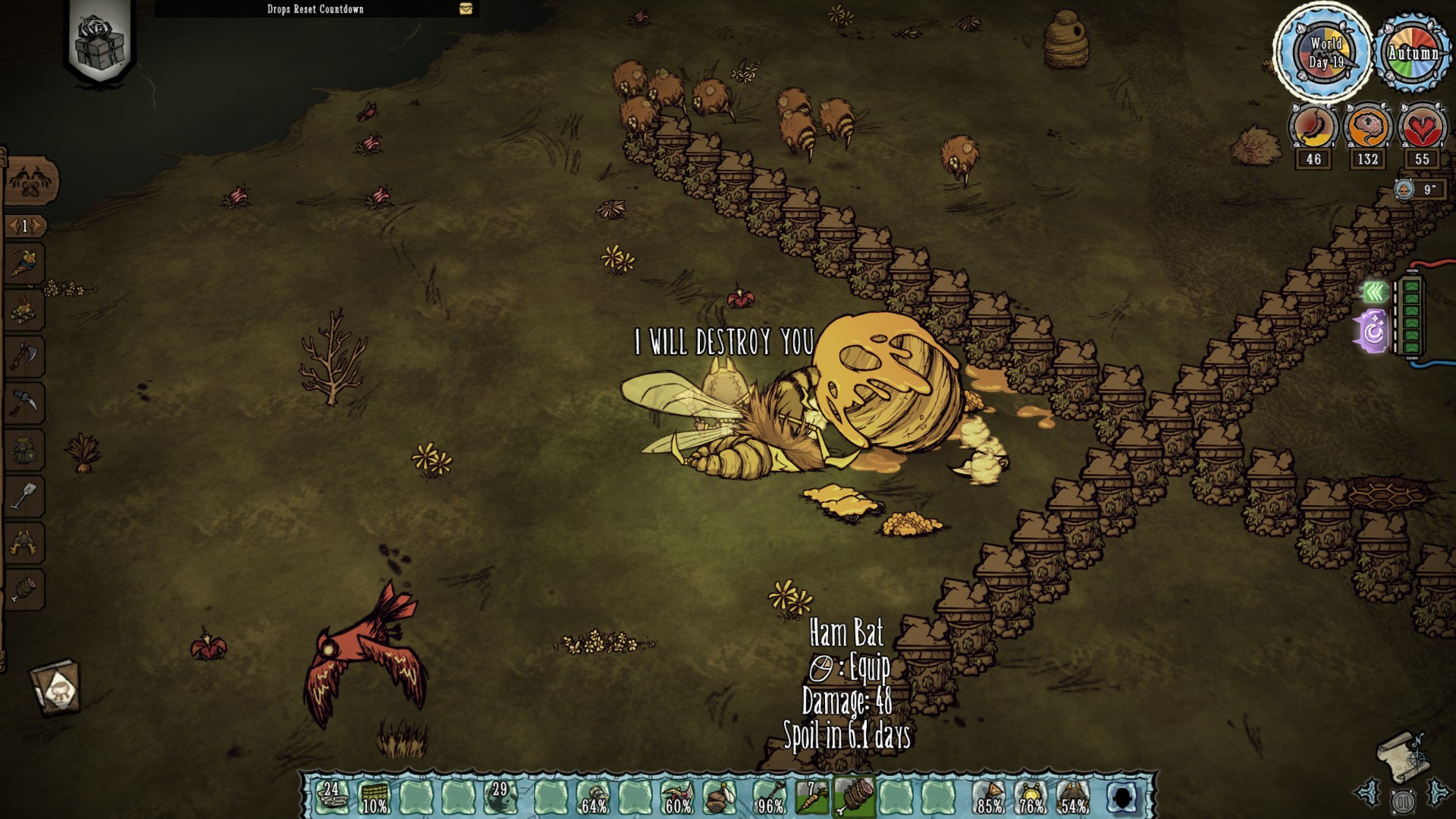Open the map scroll
This screenshot has height=819, width=1456.
click(1402, 755)
